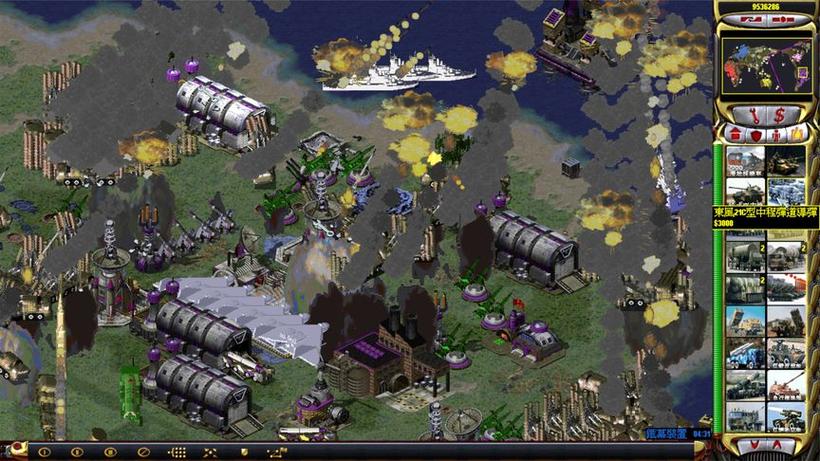Screen dimensions: 820x461
Task: Switch to the infantry build tab
Action: point(777,134)
